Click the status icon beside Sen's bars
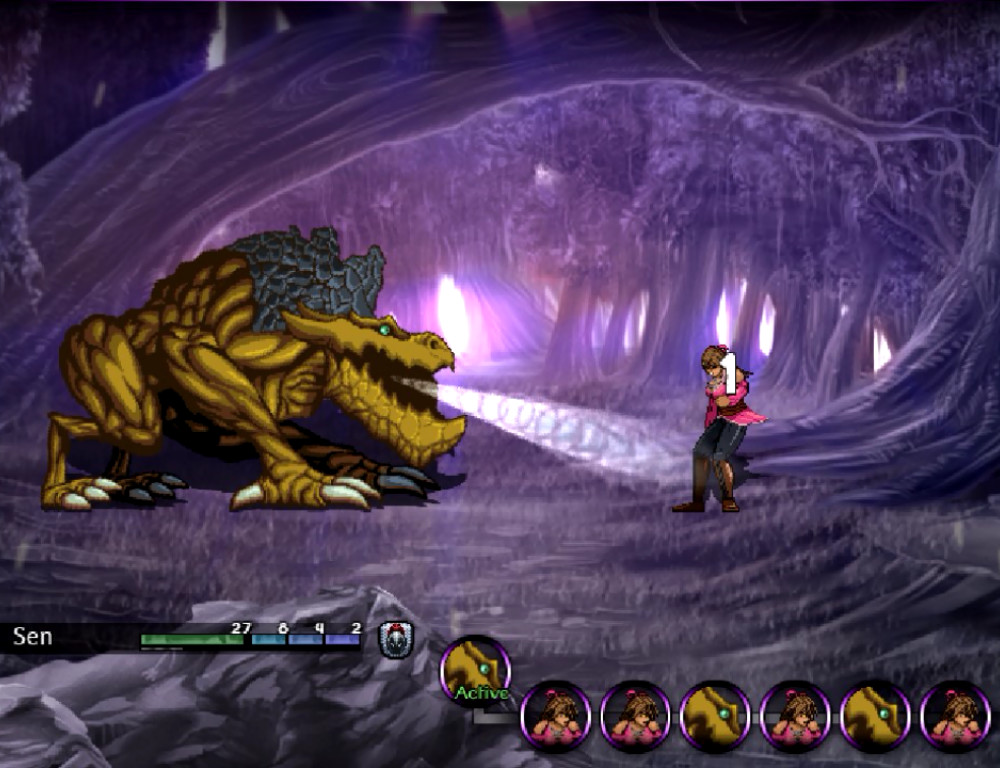Image resolution: width=1000 pixels, height=768 pixels. [394, 638]
